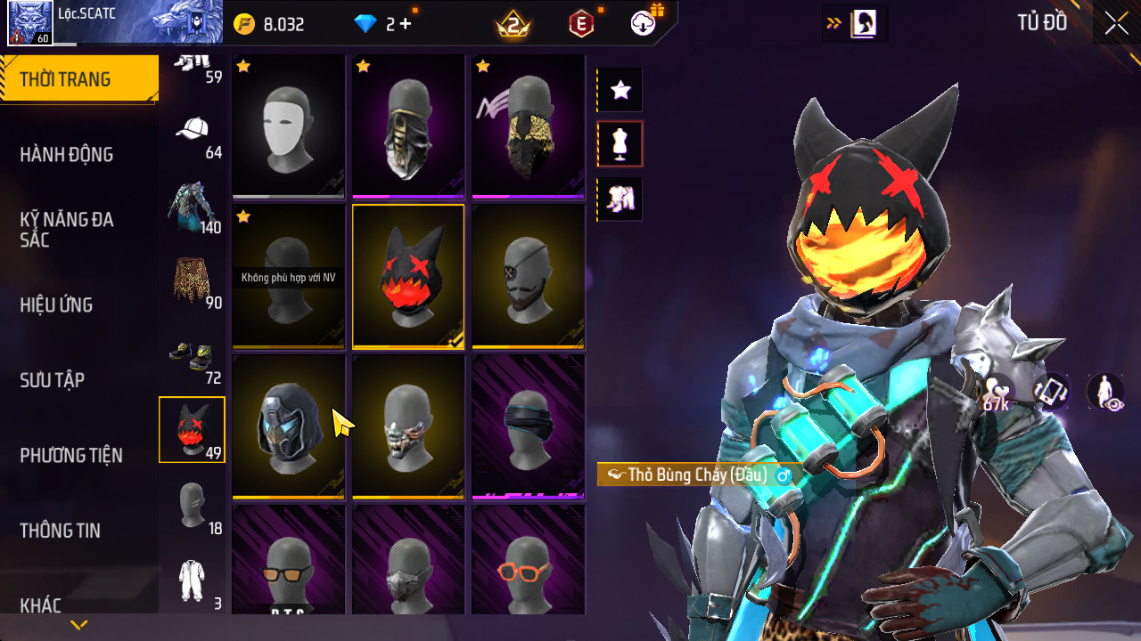The width and height of the screenshot is (1141, 641).
Task: Show favorites with the star filter
Action: click(620, 91)
